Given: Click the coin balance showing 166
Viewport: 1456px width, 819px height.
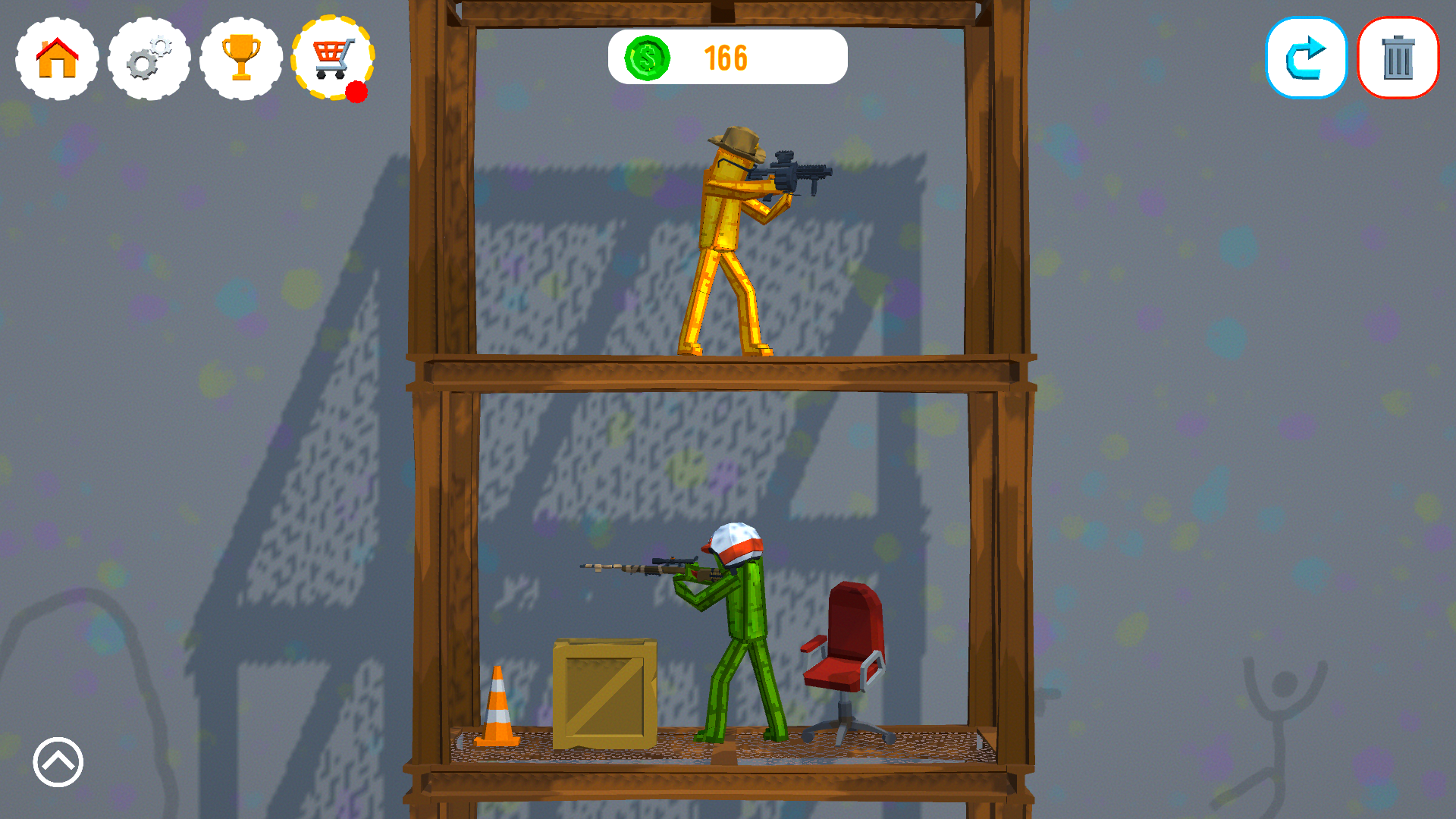Looking at the screenshot, I should point(726,56).
